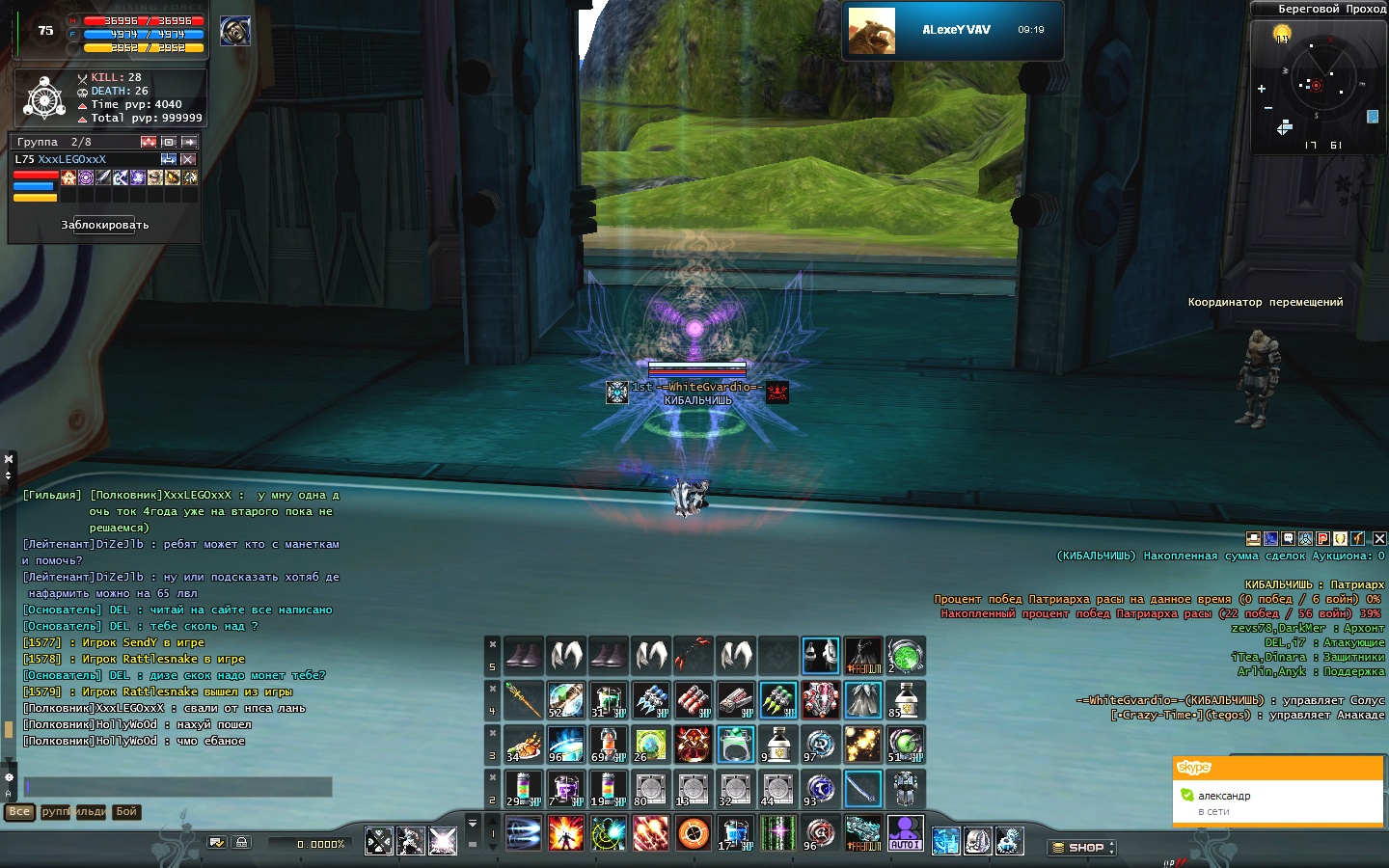Image resolution: width=1389 pixels, height=868 pixels.
Task: Switch chat to the Все tab
Action: (x=19, y=812)
